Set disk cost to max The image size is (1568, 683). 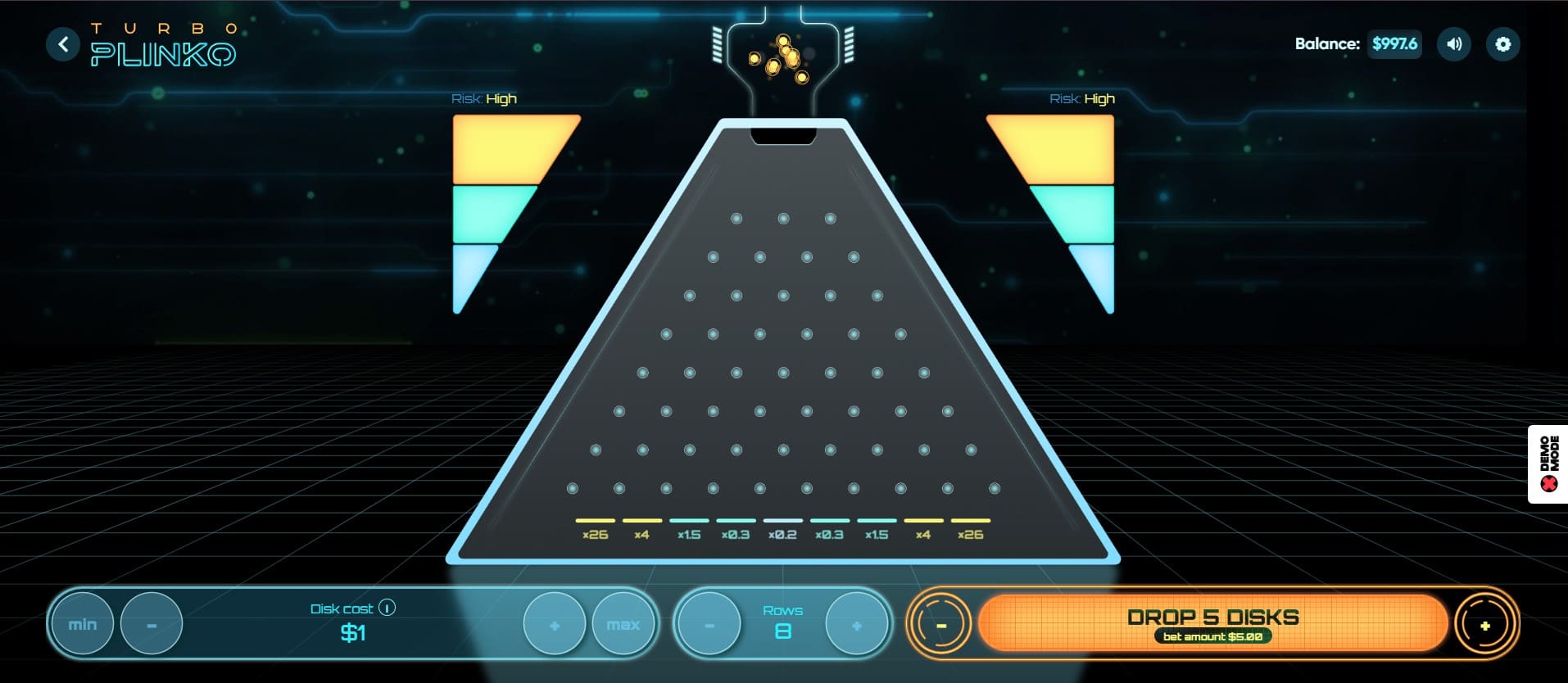click(x=624, y=623)
